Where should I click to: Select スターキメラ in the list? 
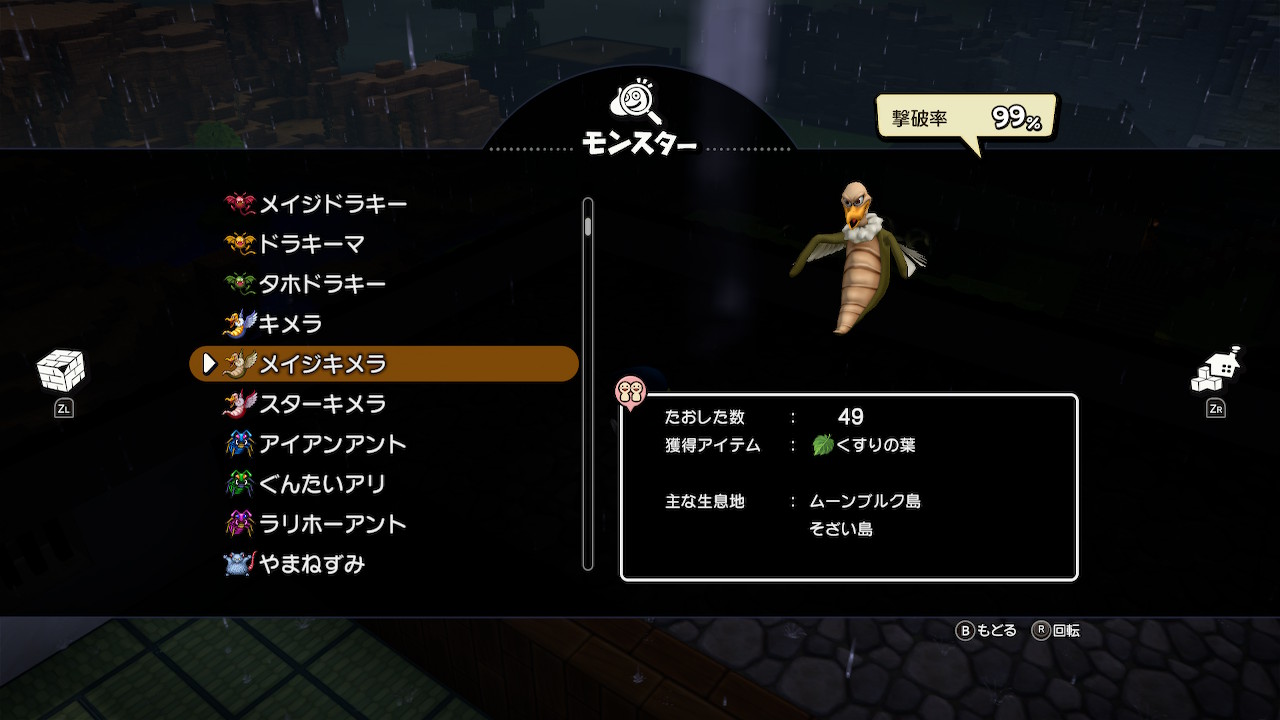(321, 404)
